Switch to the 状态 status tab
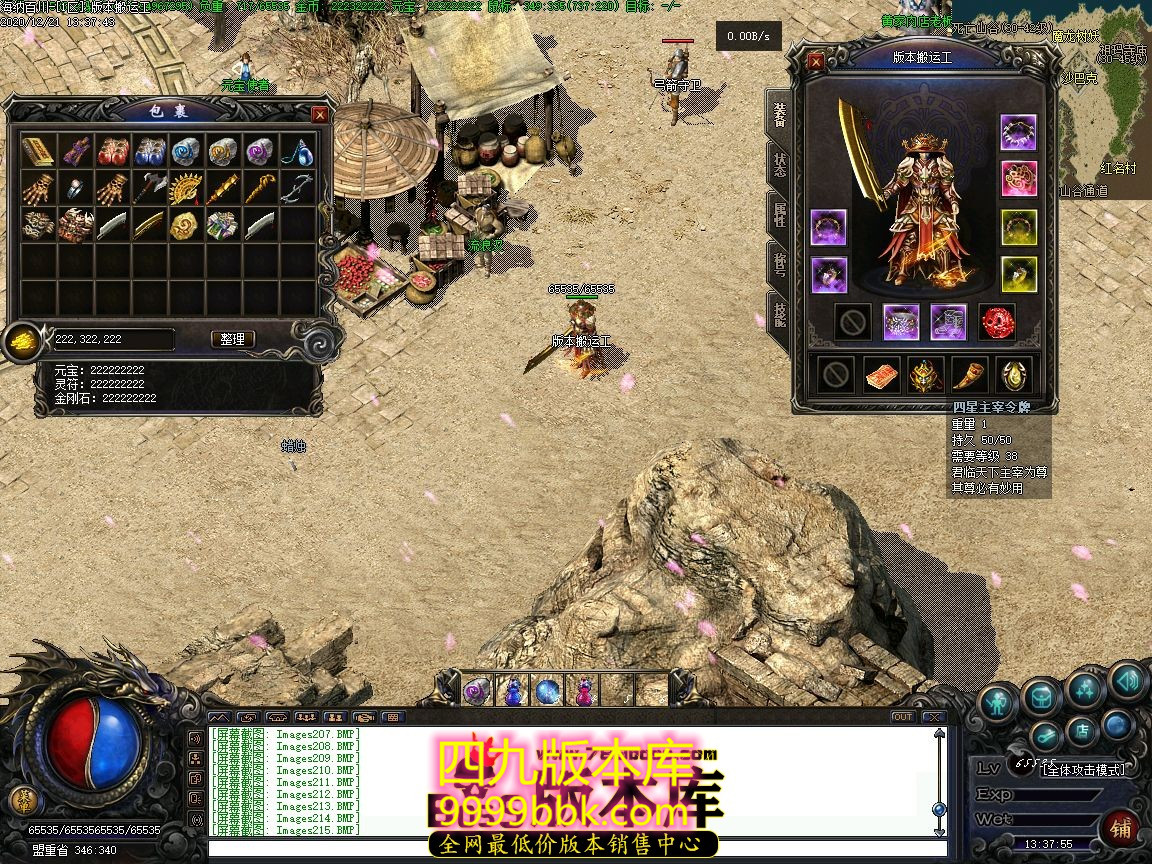 [x=779, y=165]
